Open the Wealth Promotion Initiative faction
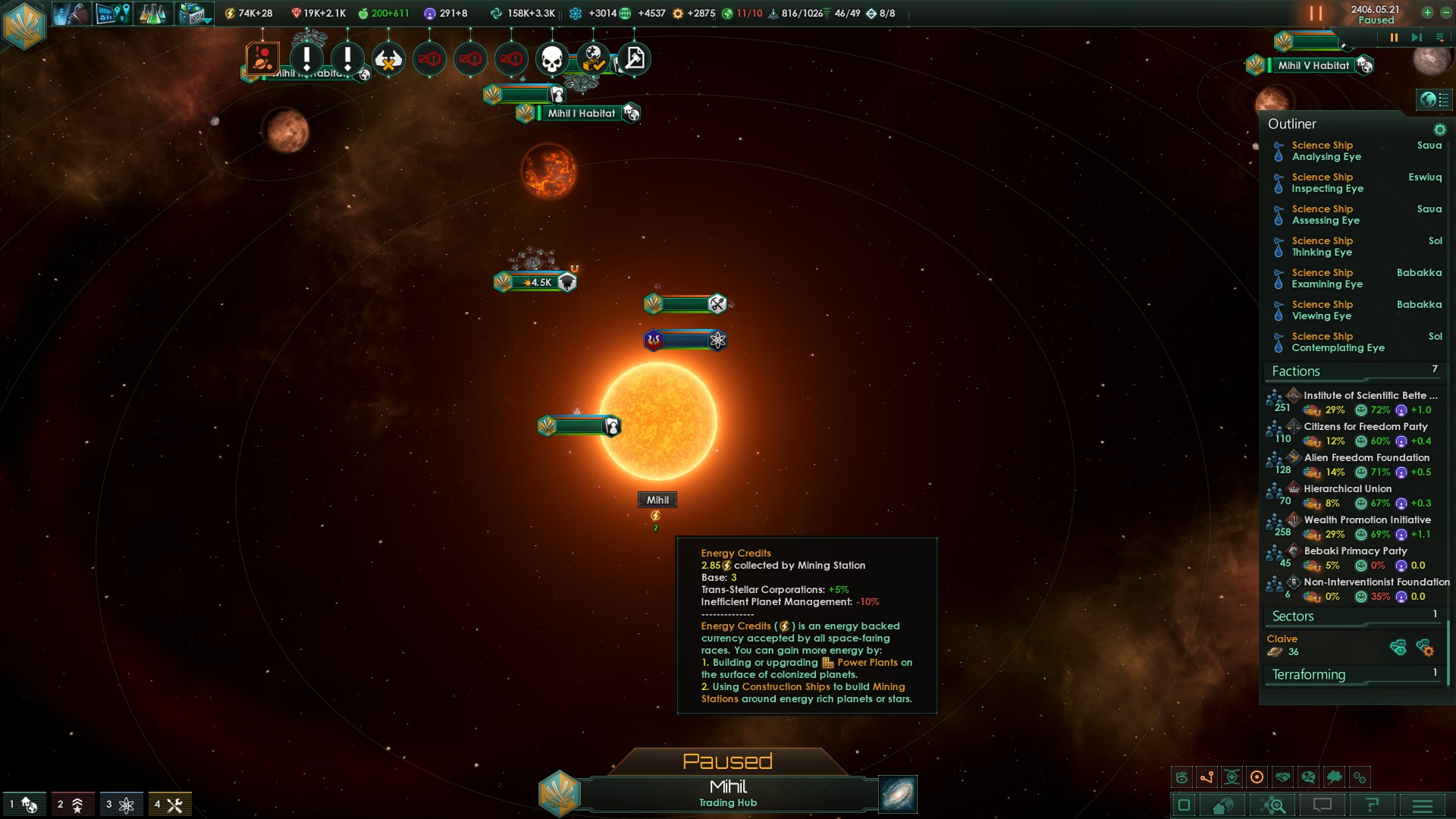This screenshot has height=819, width=1456. coord(1367,519)
